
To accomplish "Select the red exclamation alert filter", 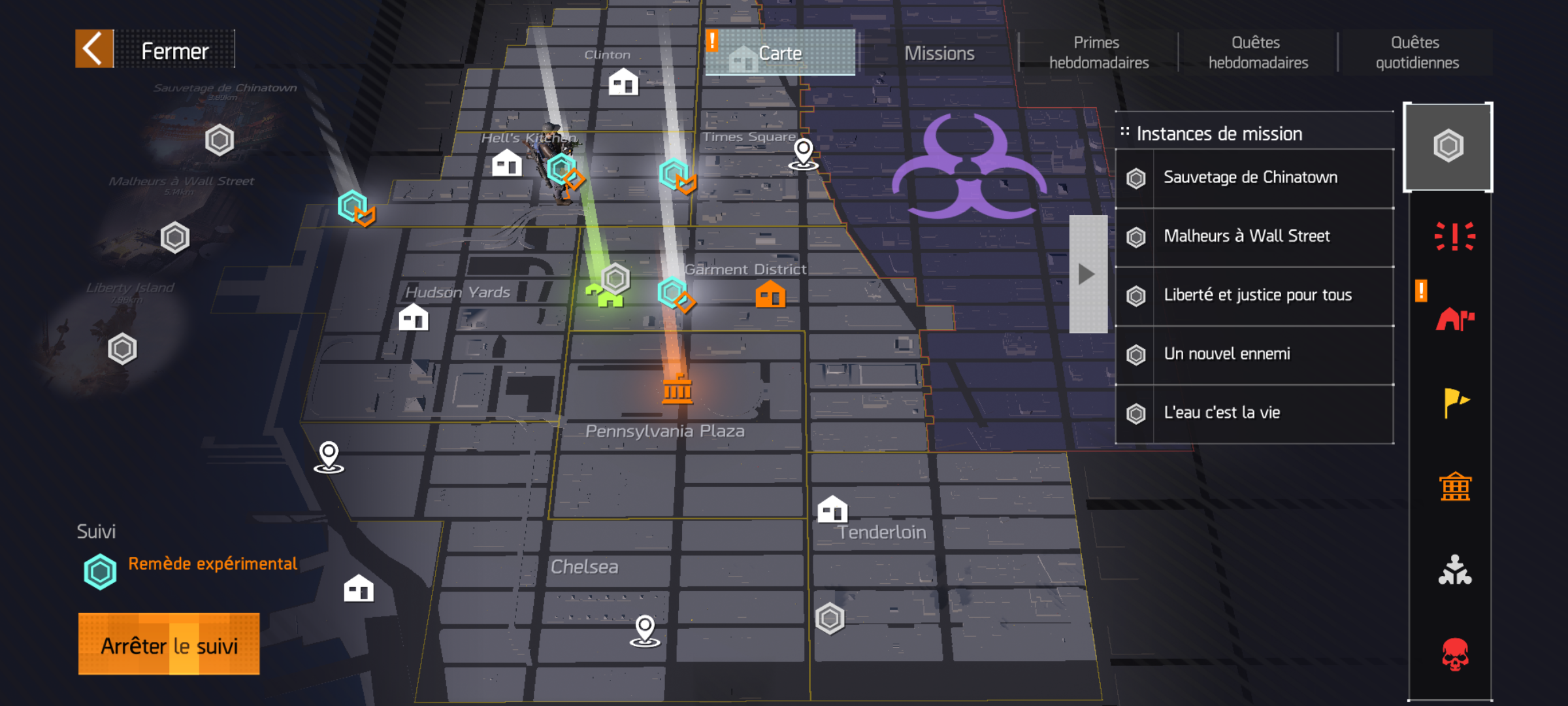I will click(x=1454, y=237).
